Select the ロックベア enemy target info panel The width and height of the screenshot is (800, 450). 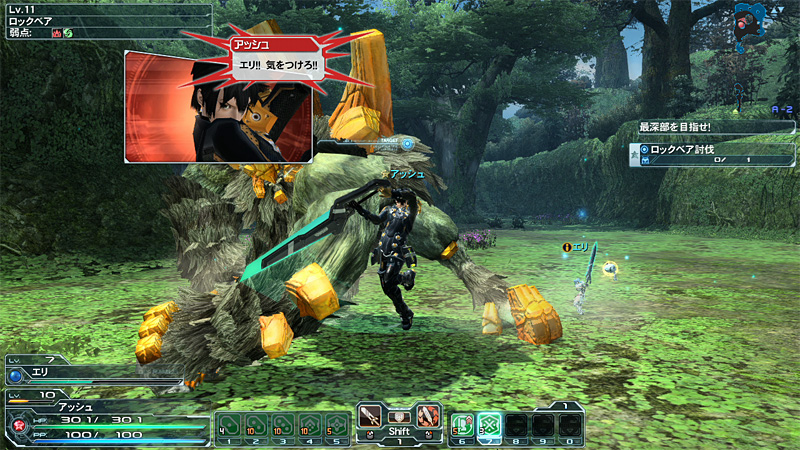tap(105, 20)
